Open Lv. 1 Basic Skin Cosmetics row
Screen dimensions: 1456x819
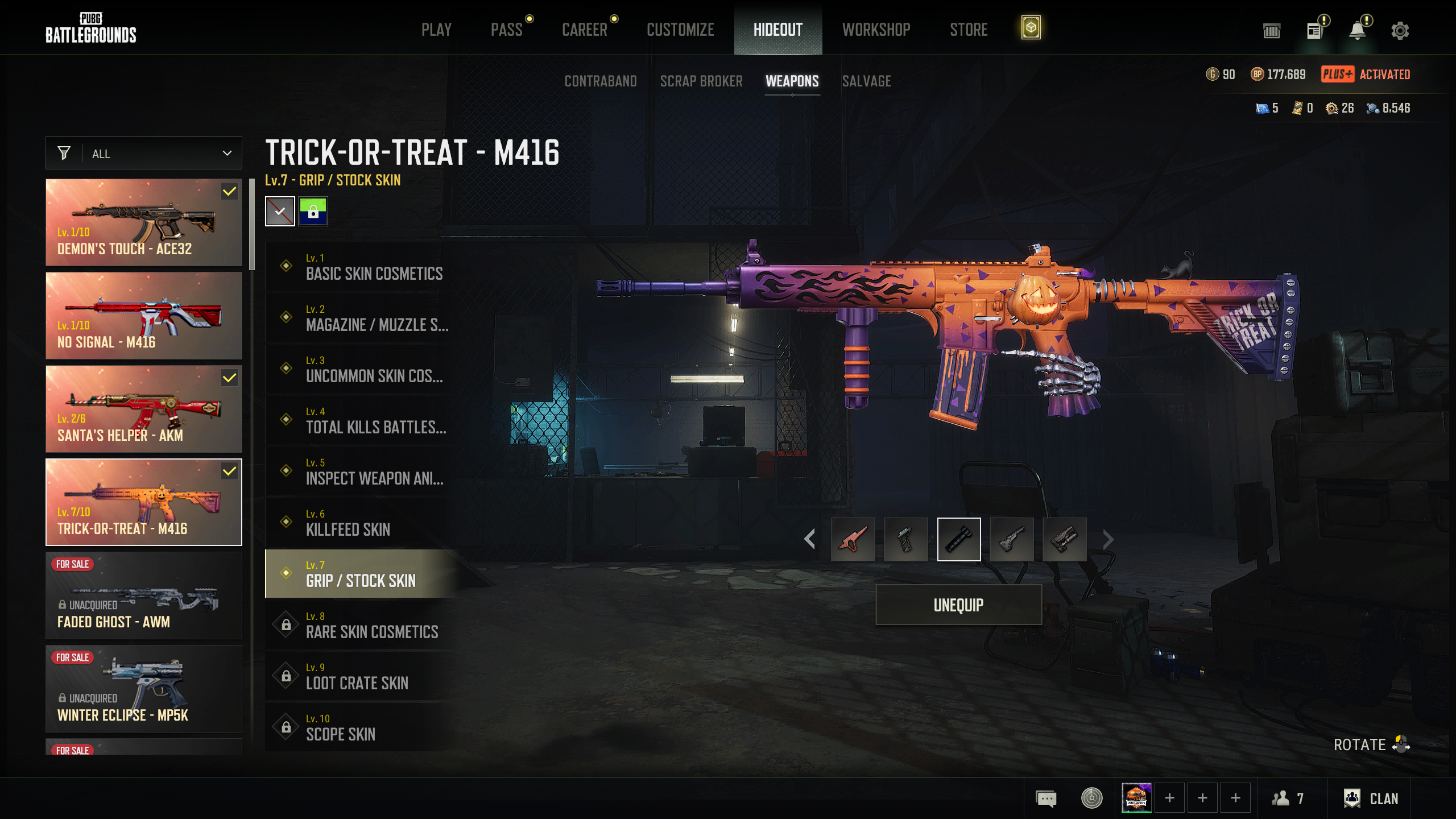click(x=364, y=266)
